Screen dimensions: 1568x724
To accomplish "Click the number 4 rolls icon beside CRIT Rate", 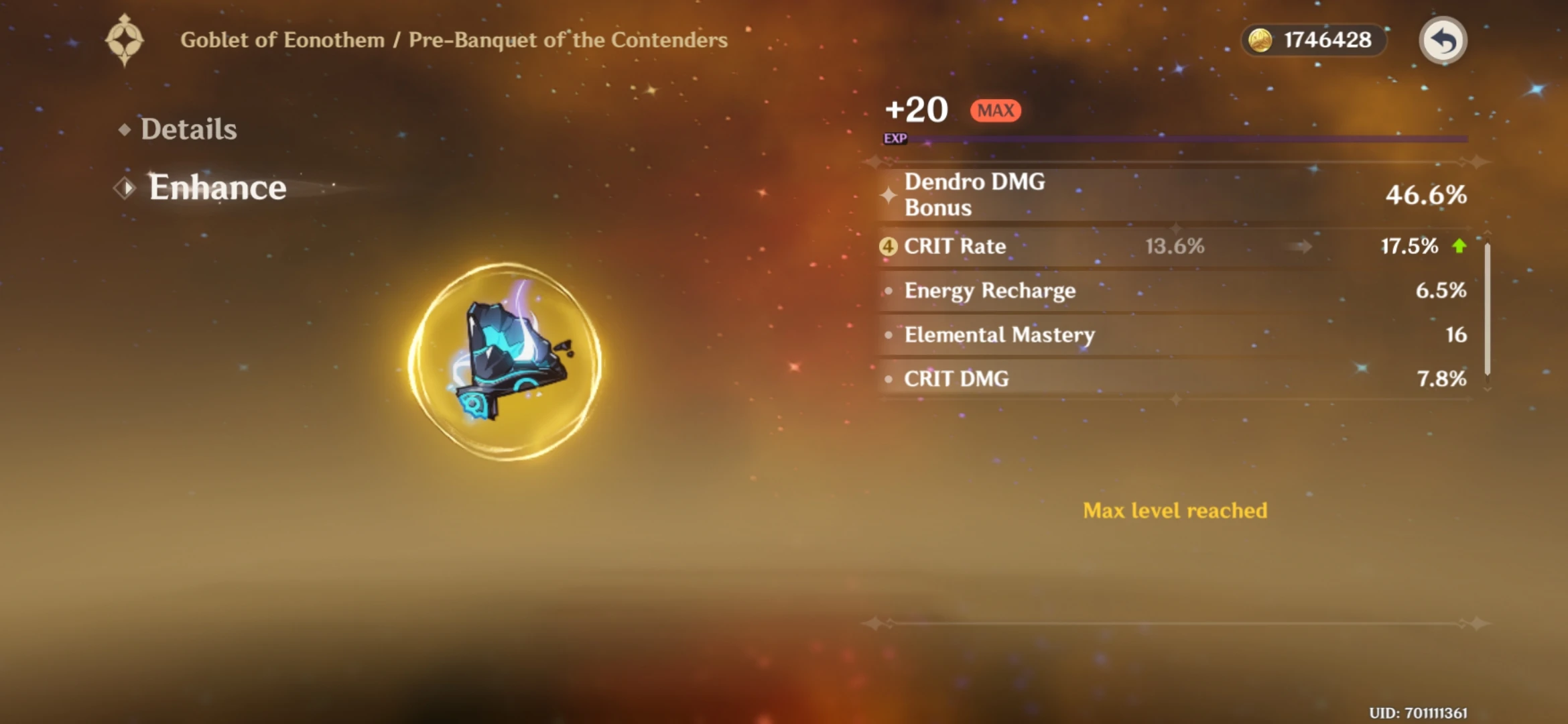I will pos(889,247).
